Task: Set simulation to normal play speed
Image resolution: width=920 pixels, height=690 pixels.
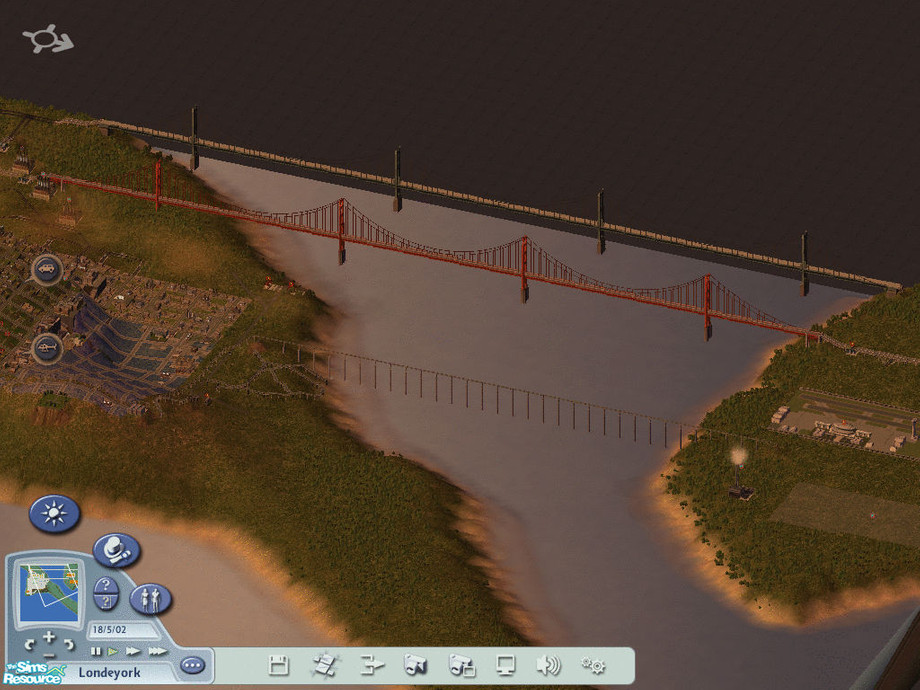Action: pyautogui.click(x=113, y=651)
